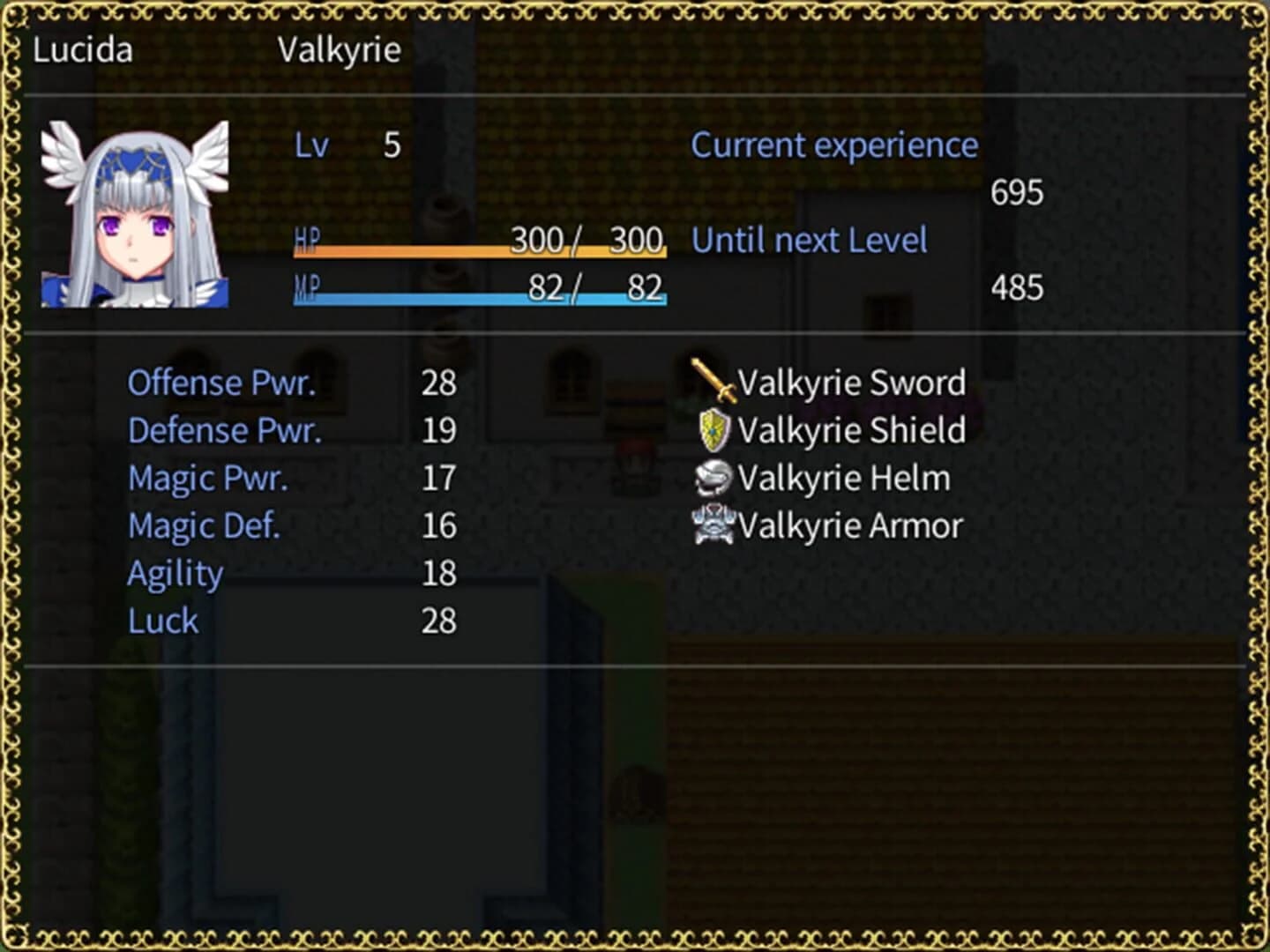This screenshot has width=1270, height=952.
Task: Select the Offense Pwr. stat entry
Action: 224,383
